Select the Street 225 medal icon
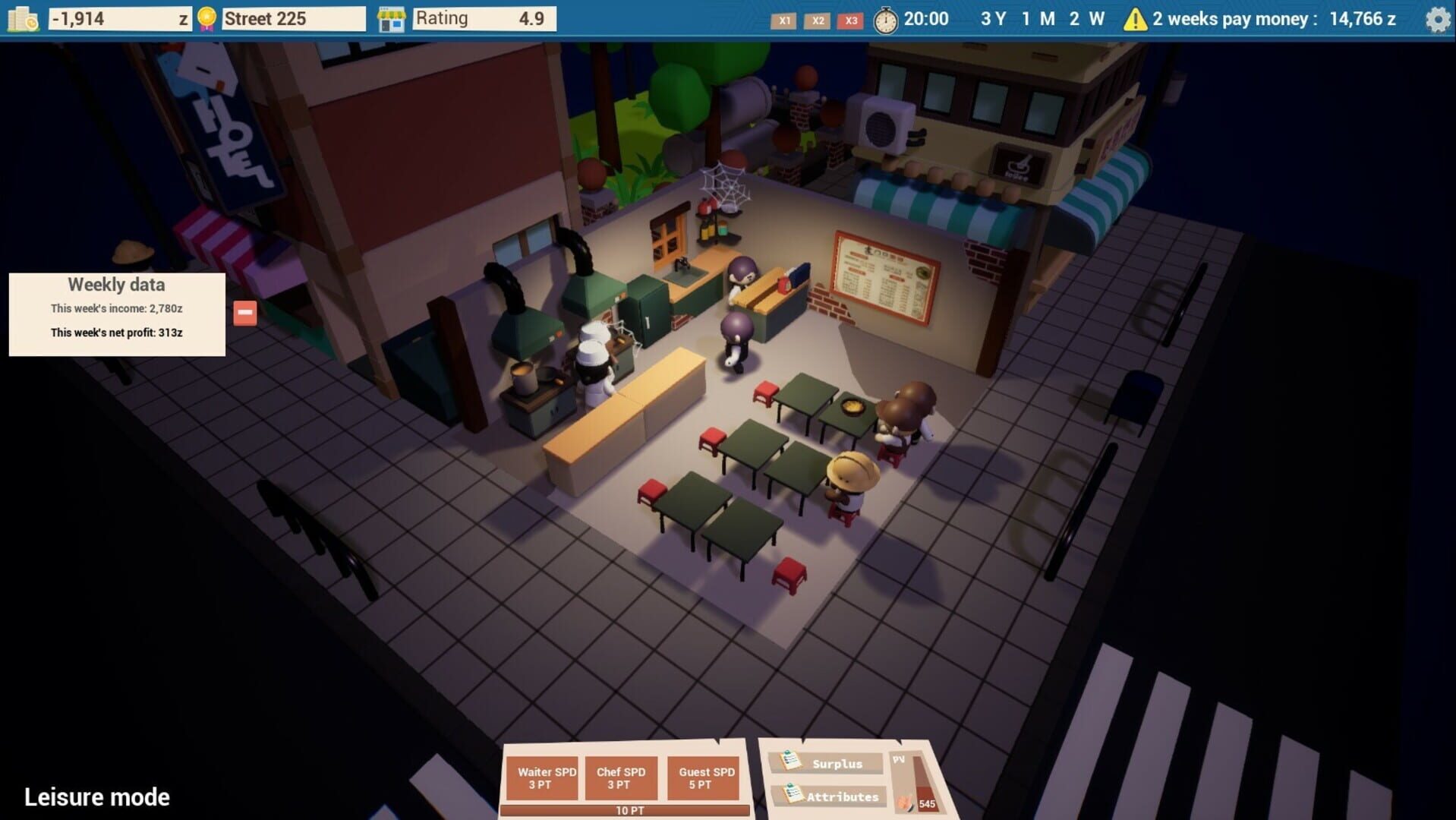Viewport: 1456px width, 820px height. (205, 17)
